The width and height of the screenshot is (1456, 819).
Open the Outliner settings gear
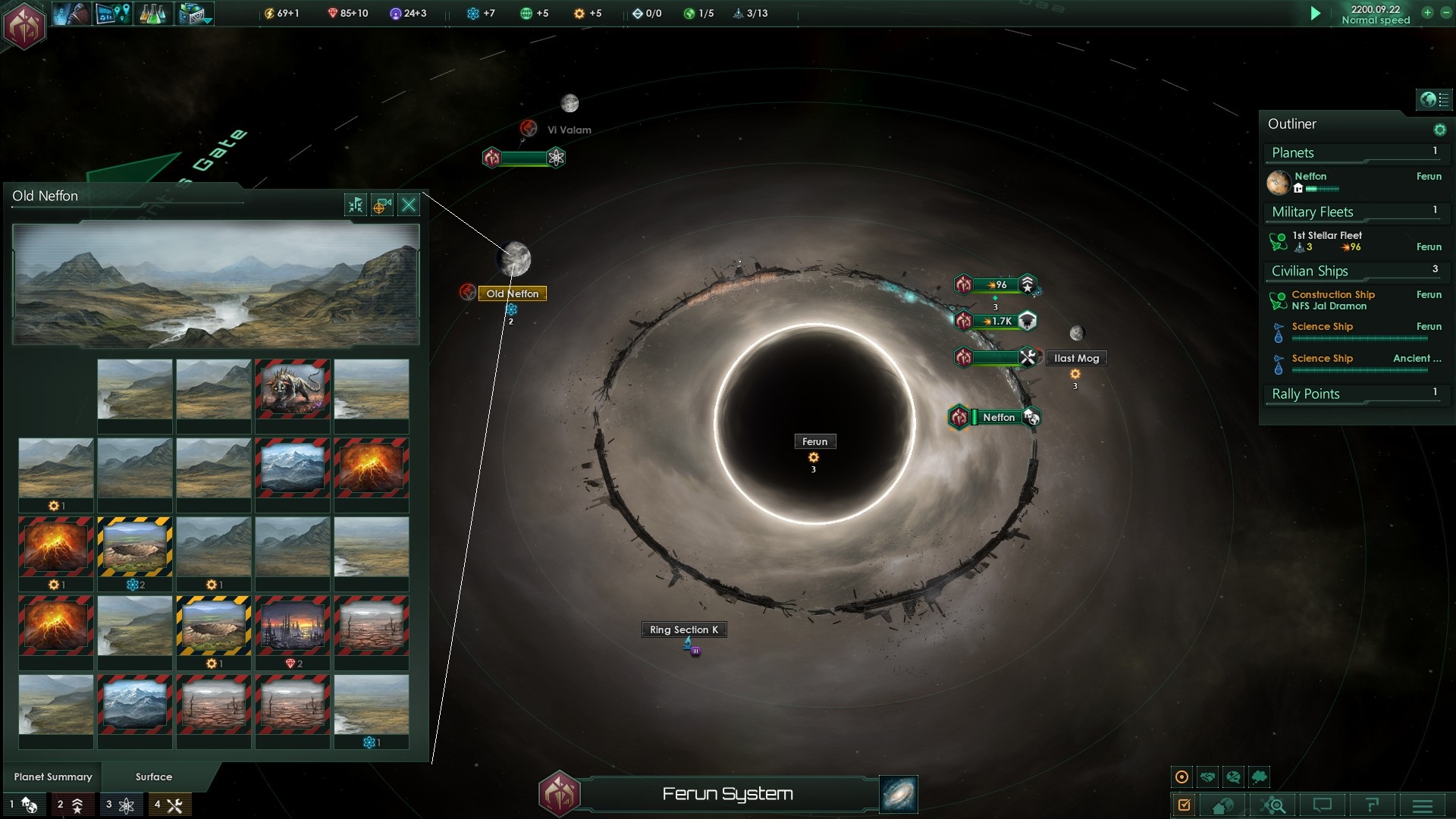(1439, 130)
